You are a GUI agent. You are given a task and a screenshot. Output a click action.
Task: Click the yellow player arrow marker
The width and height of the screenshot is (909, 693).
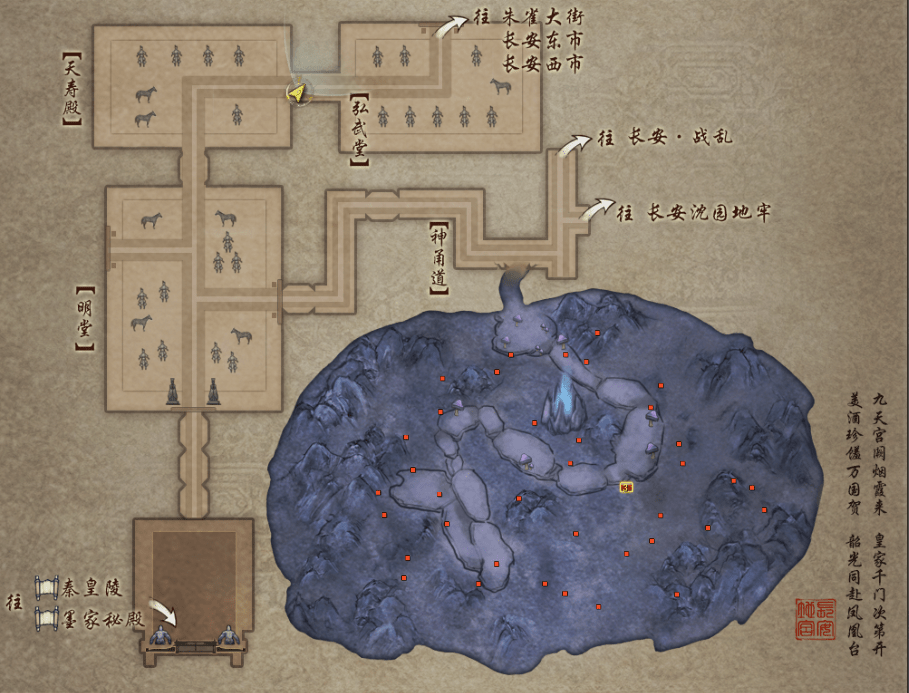[297, 94]
